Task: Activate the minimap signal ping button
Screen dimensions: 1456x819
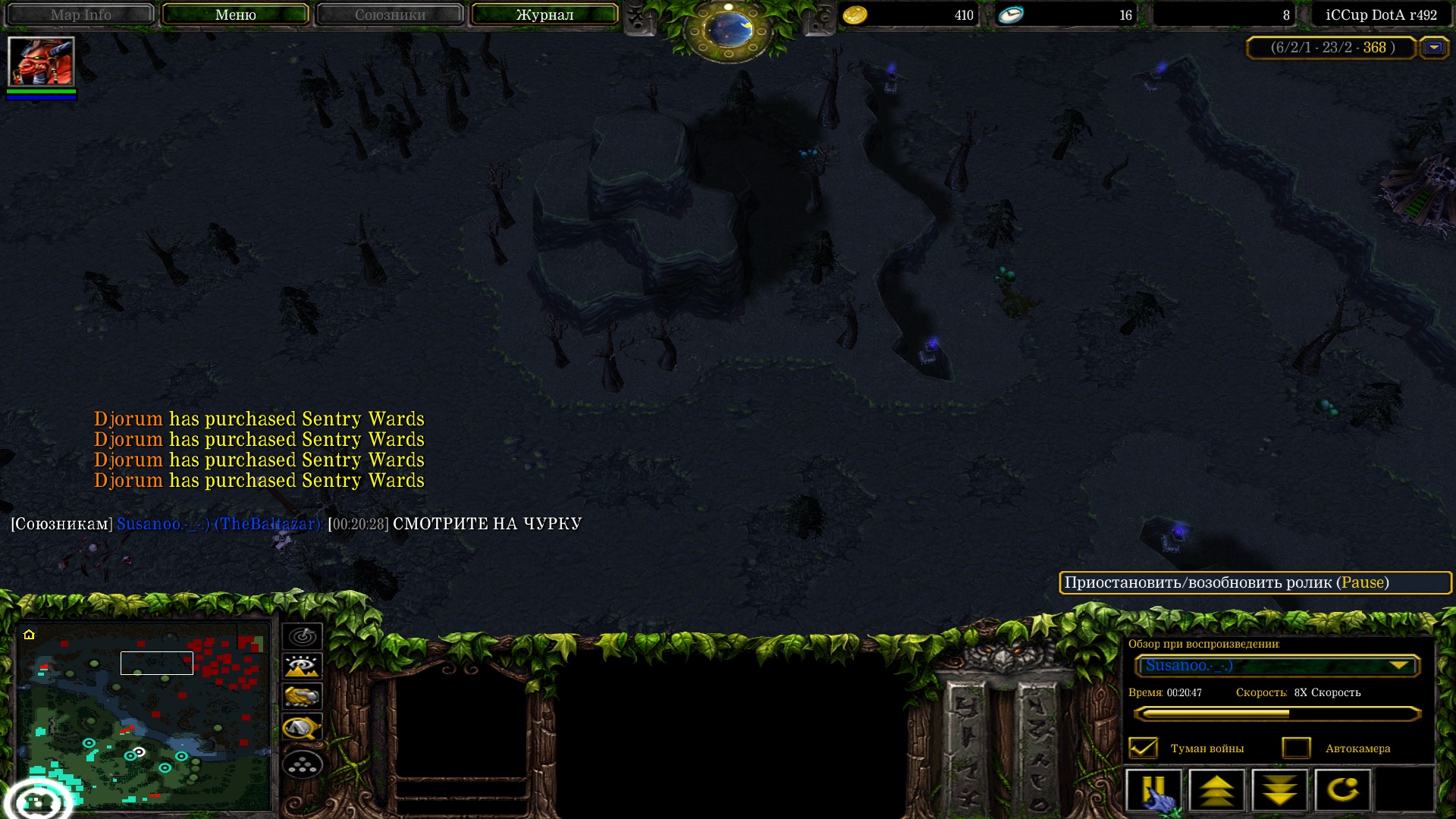Action: click(x=302, y=636)
